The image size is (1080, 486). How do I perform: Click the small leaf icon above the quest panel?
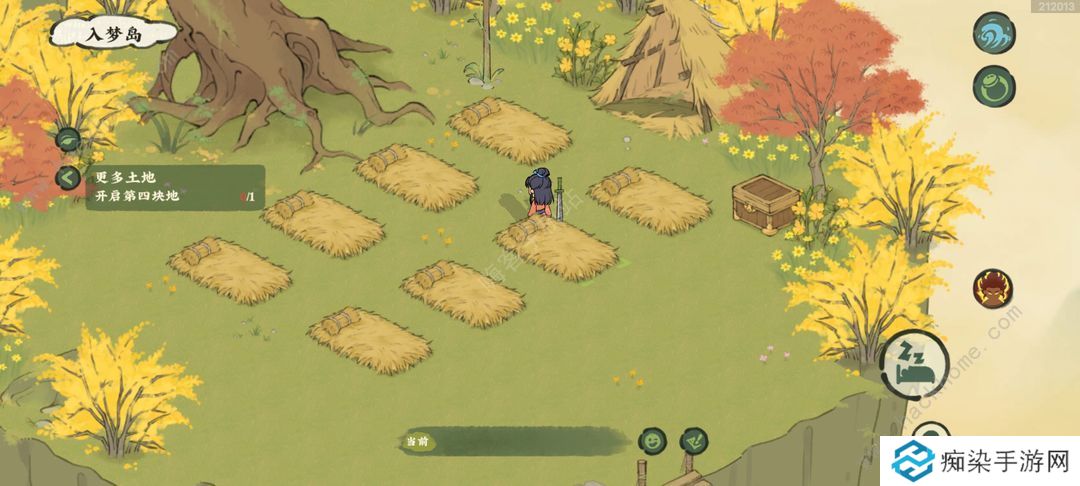tap(68, 140)
